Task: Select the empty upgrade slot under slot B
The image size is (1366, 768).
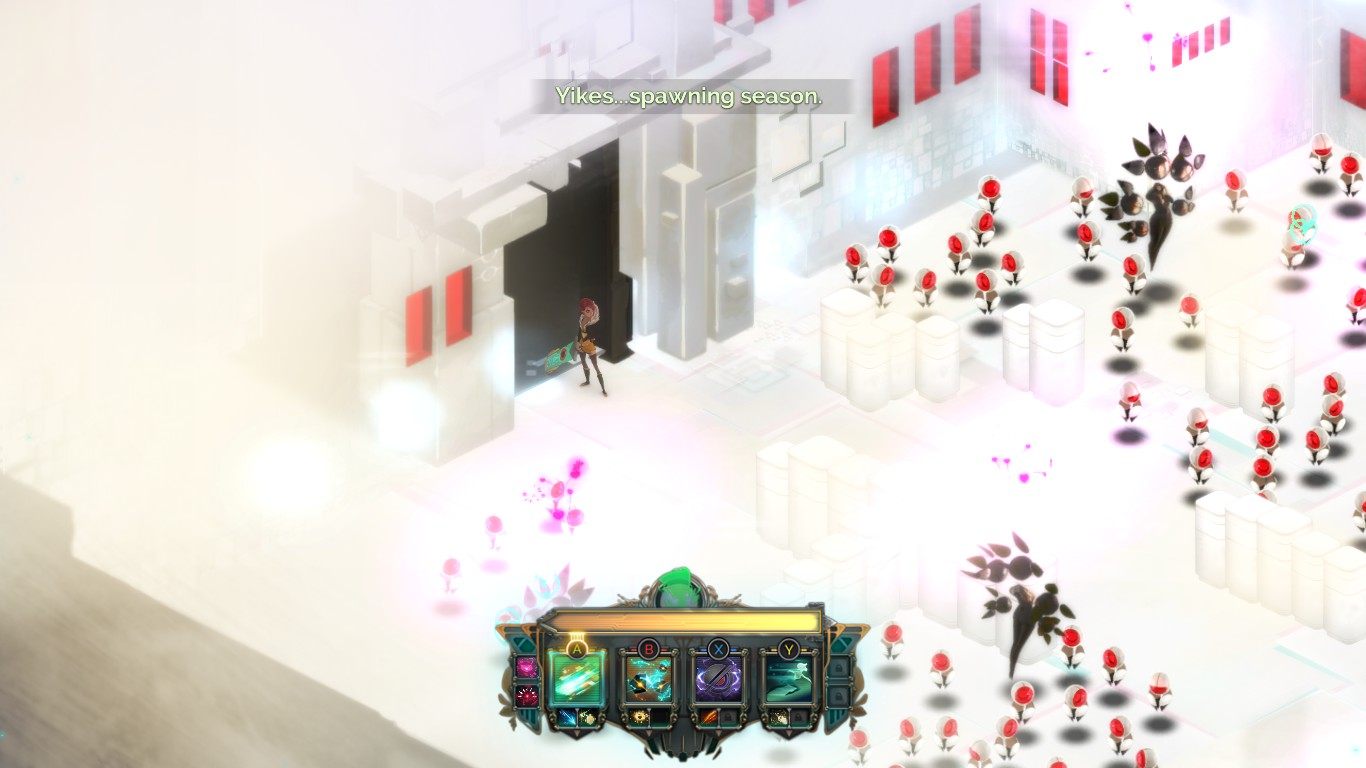Action: (659, 717)
